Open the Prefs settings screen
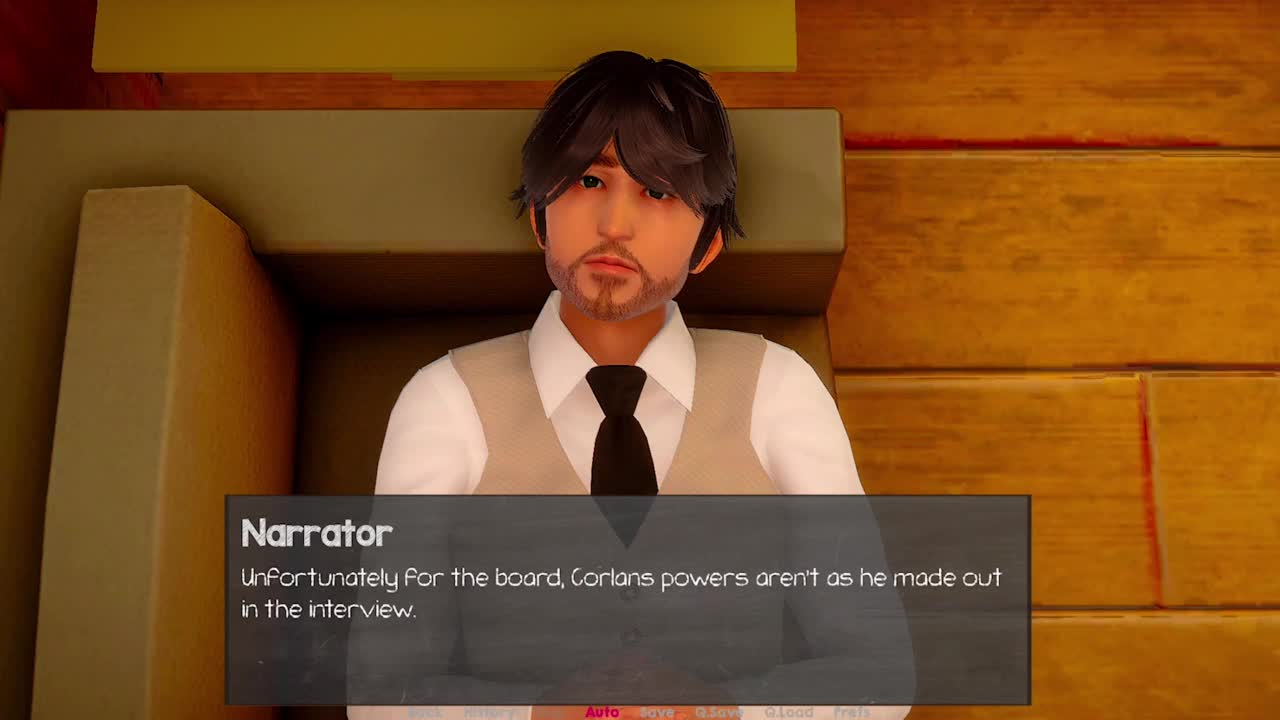The height and width of the screenshot is (720, 1280). click(x=852, y=712)
